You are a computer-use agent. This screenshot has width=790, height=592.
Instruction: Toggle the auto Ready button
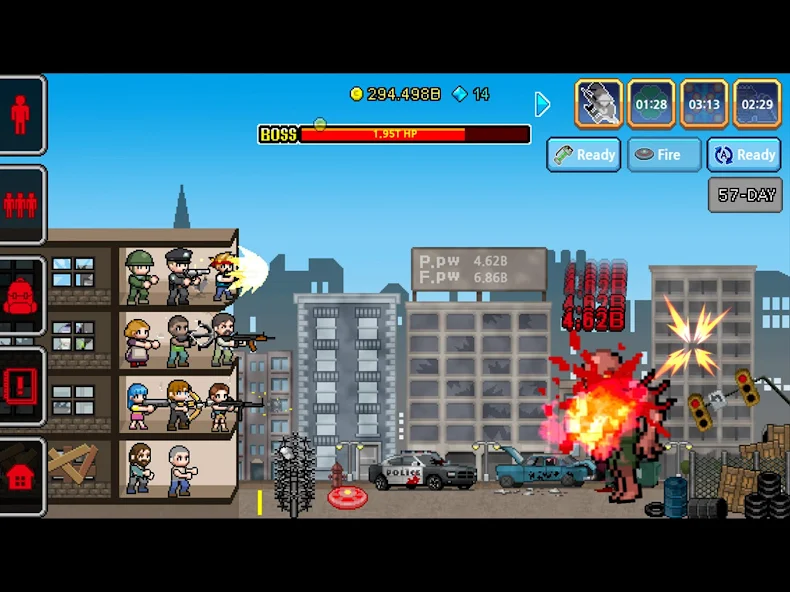coord(744,155)
